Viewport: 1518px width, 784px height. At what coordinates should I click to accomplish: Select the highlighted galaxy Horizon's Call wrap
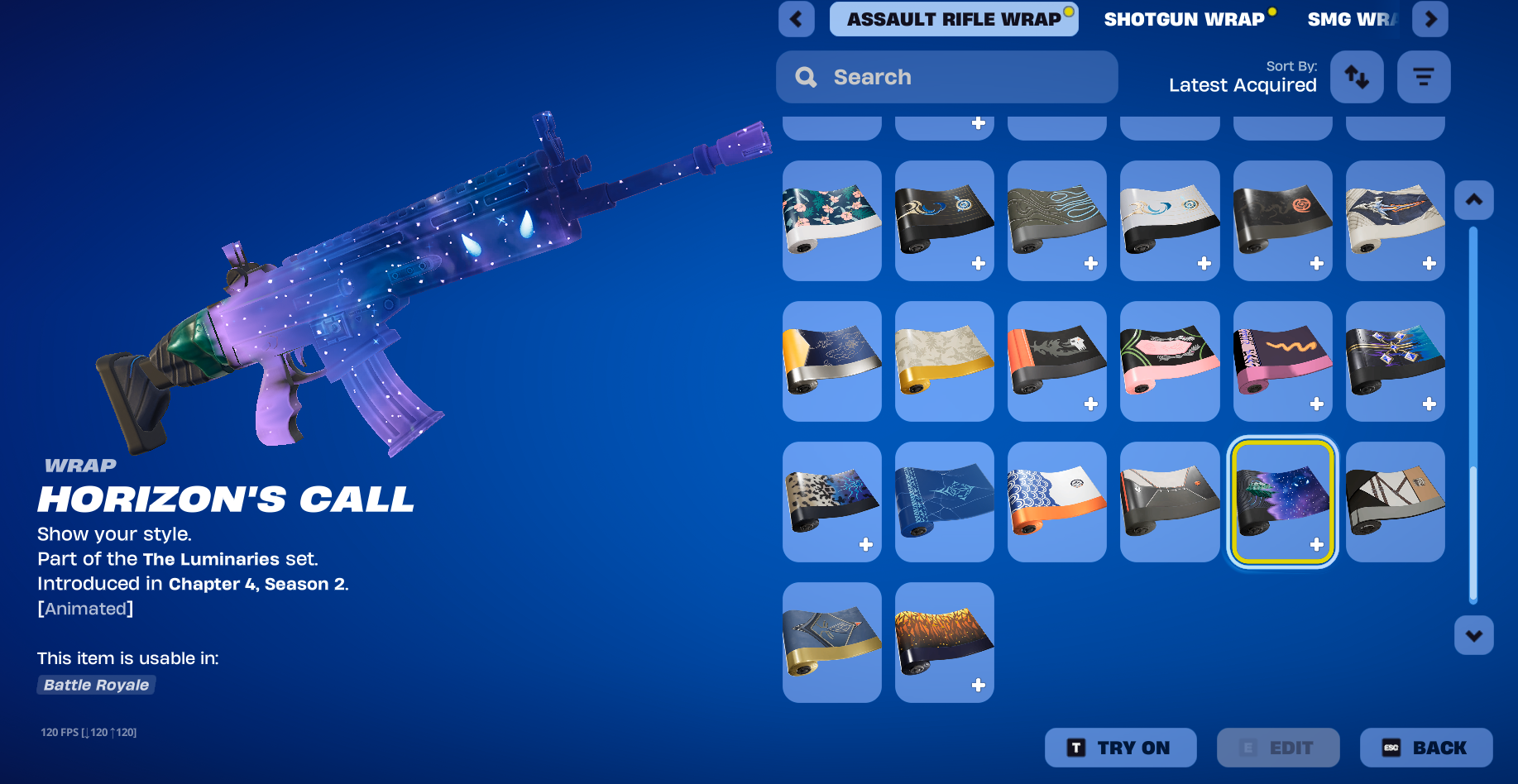point(1282,501)
